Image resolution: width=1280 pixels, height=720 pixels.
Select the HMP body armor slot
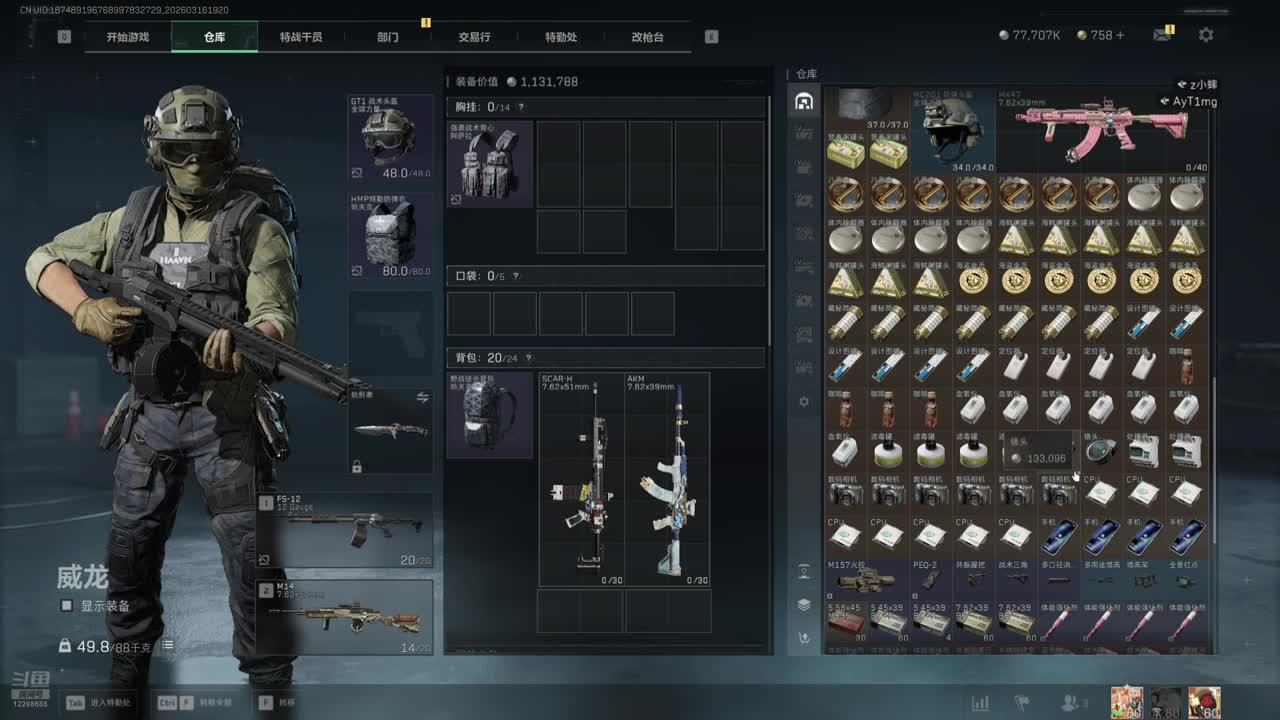[x=390, y=236]
